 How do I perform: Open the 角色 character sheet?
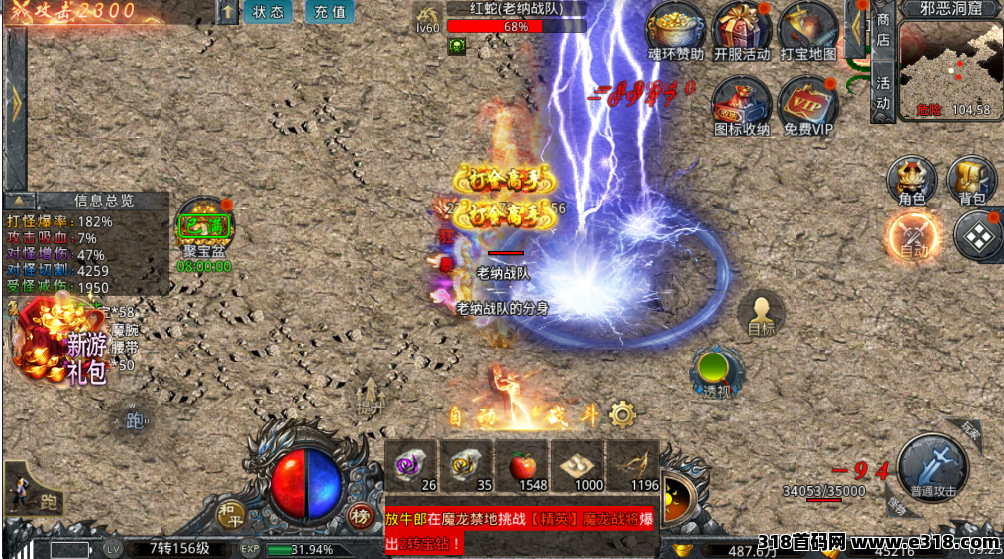pos(911,180)
